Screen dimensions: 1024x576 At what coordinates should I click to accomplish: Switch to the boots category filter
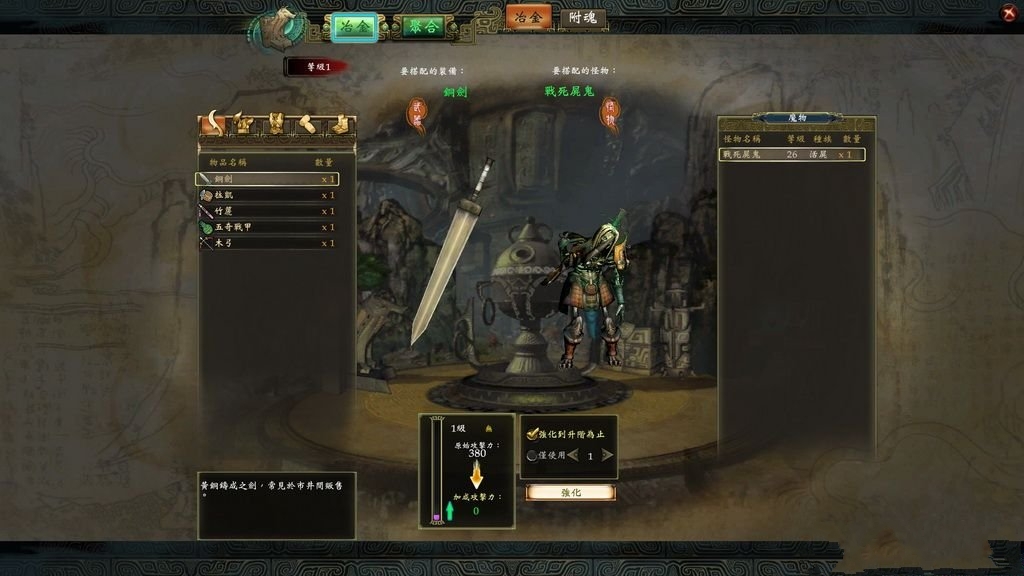click(340, 125)
